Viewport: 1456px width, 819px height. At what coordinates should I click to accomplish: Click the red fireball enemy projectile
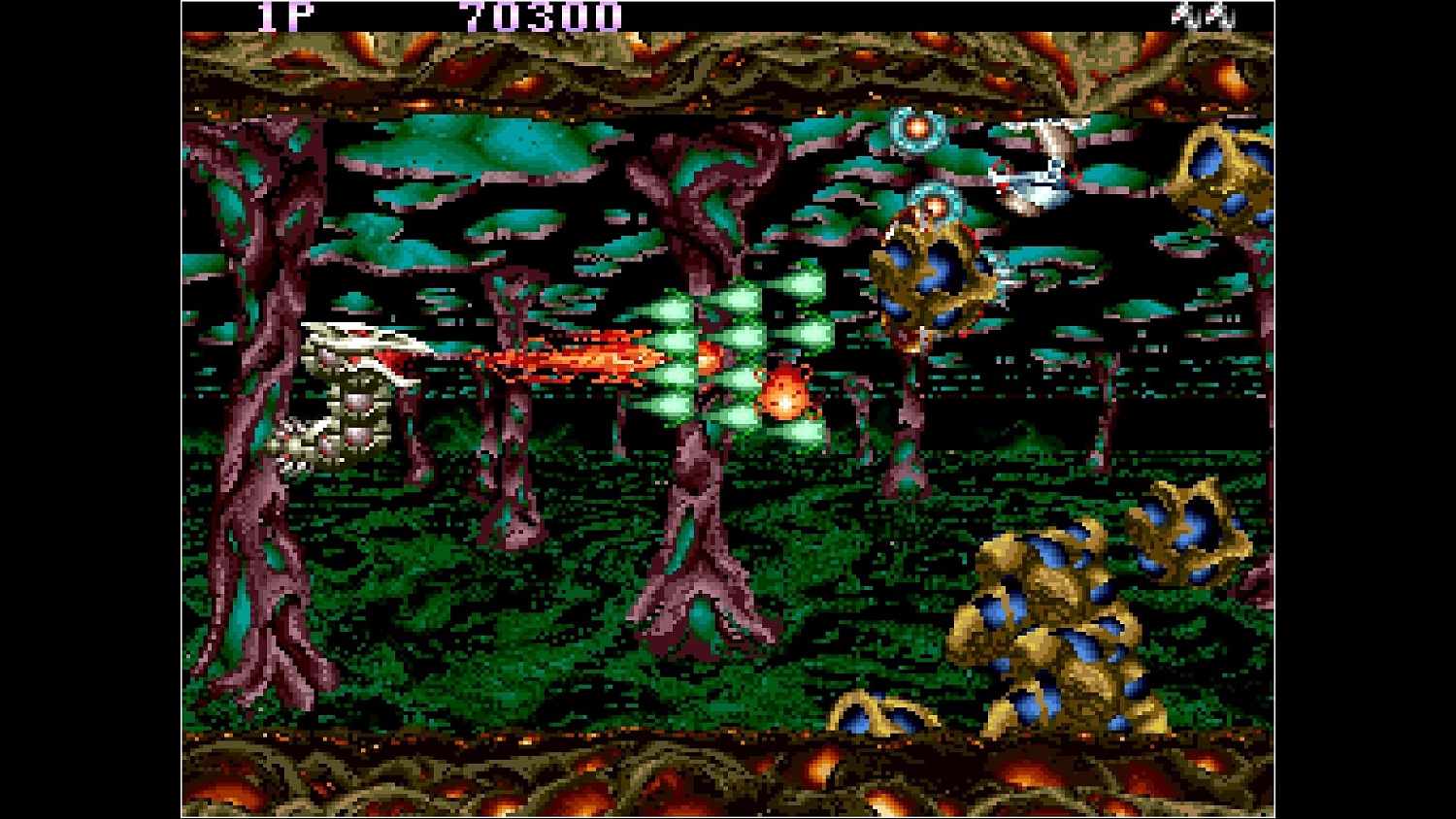(x=783, y=396)
